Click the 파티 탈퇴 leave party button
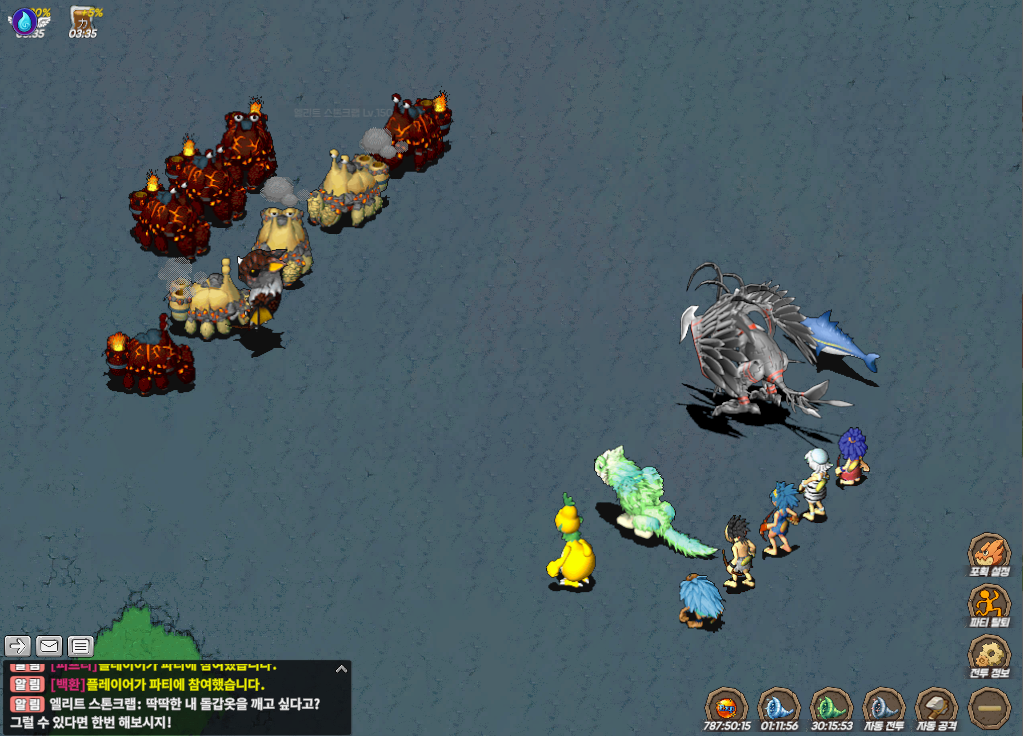Image resolution: width=1023 pixels, height=736 pixels. [986, 604]
